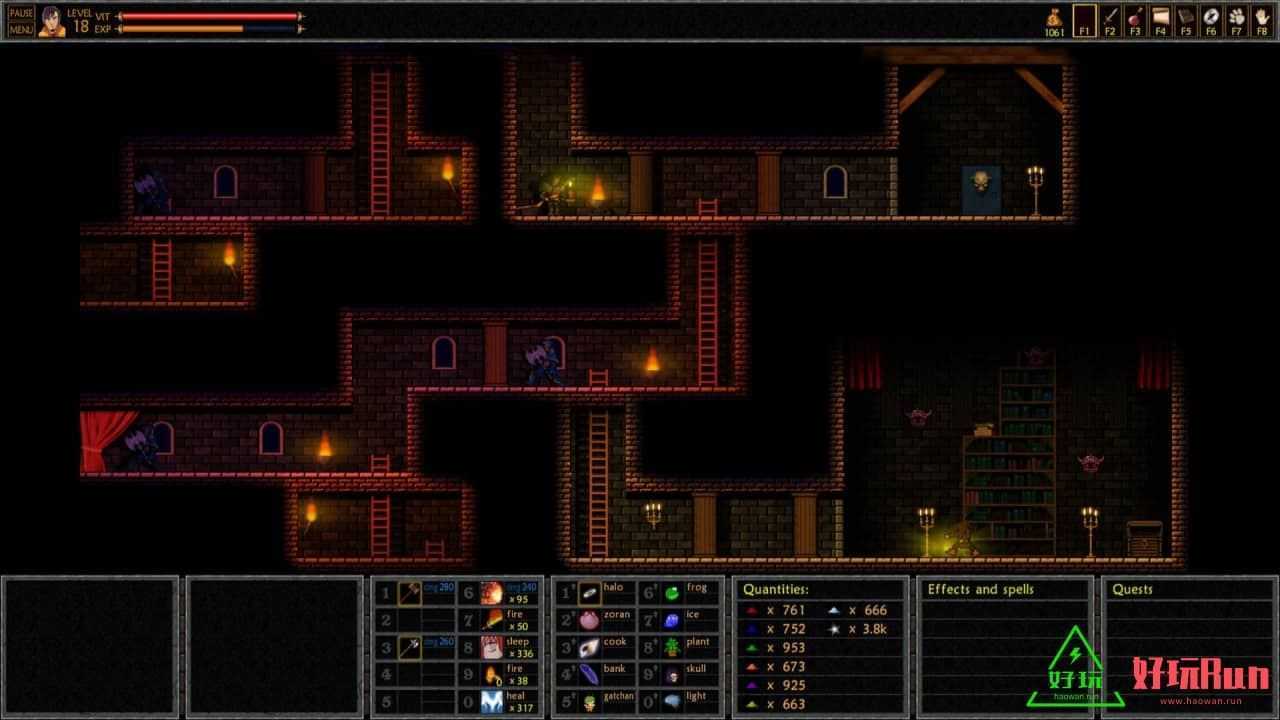Cast the frog spell
Viewport: 1280px width, 720px height.
(673, 594)
